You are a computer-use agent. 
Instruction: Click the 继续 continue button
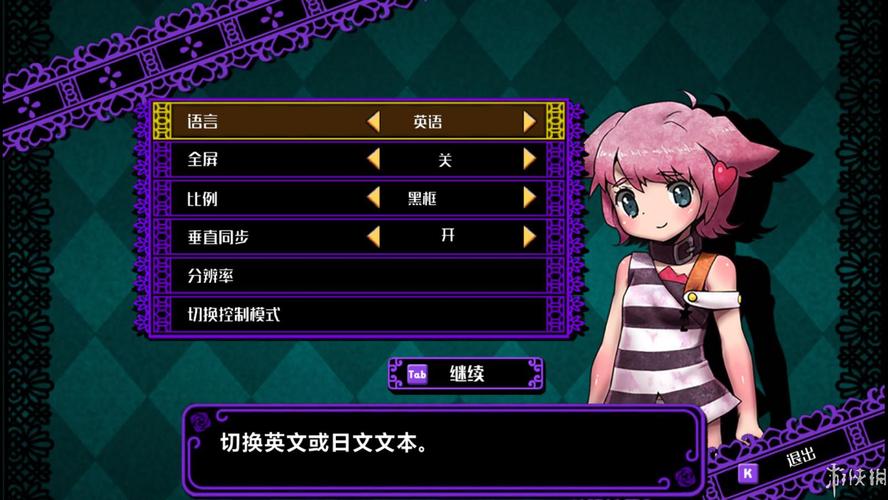(465, 375)
